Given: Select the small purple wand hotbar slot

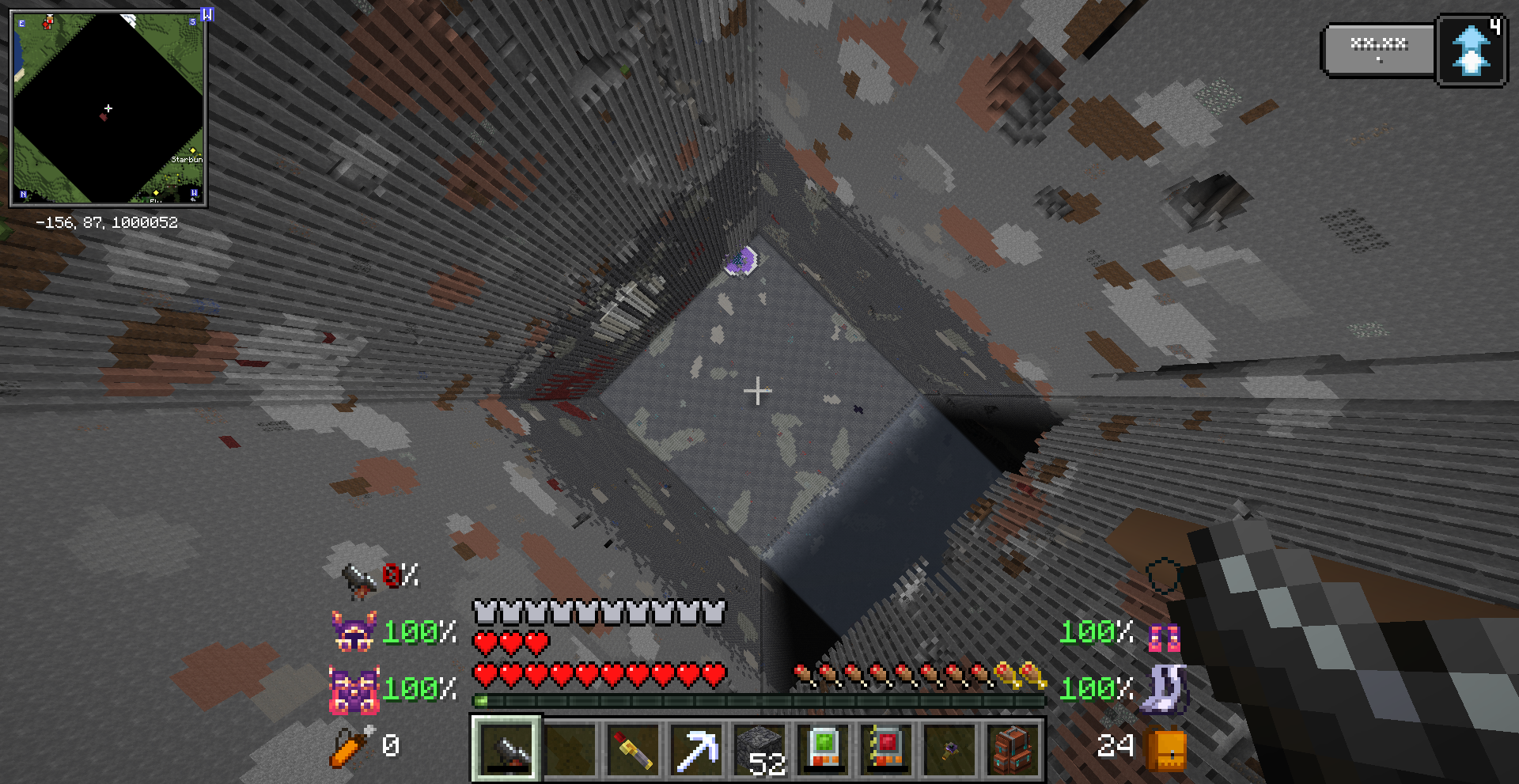Looking at the screenshot, I should [949, 748].
